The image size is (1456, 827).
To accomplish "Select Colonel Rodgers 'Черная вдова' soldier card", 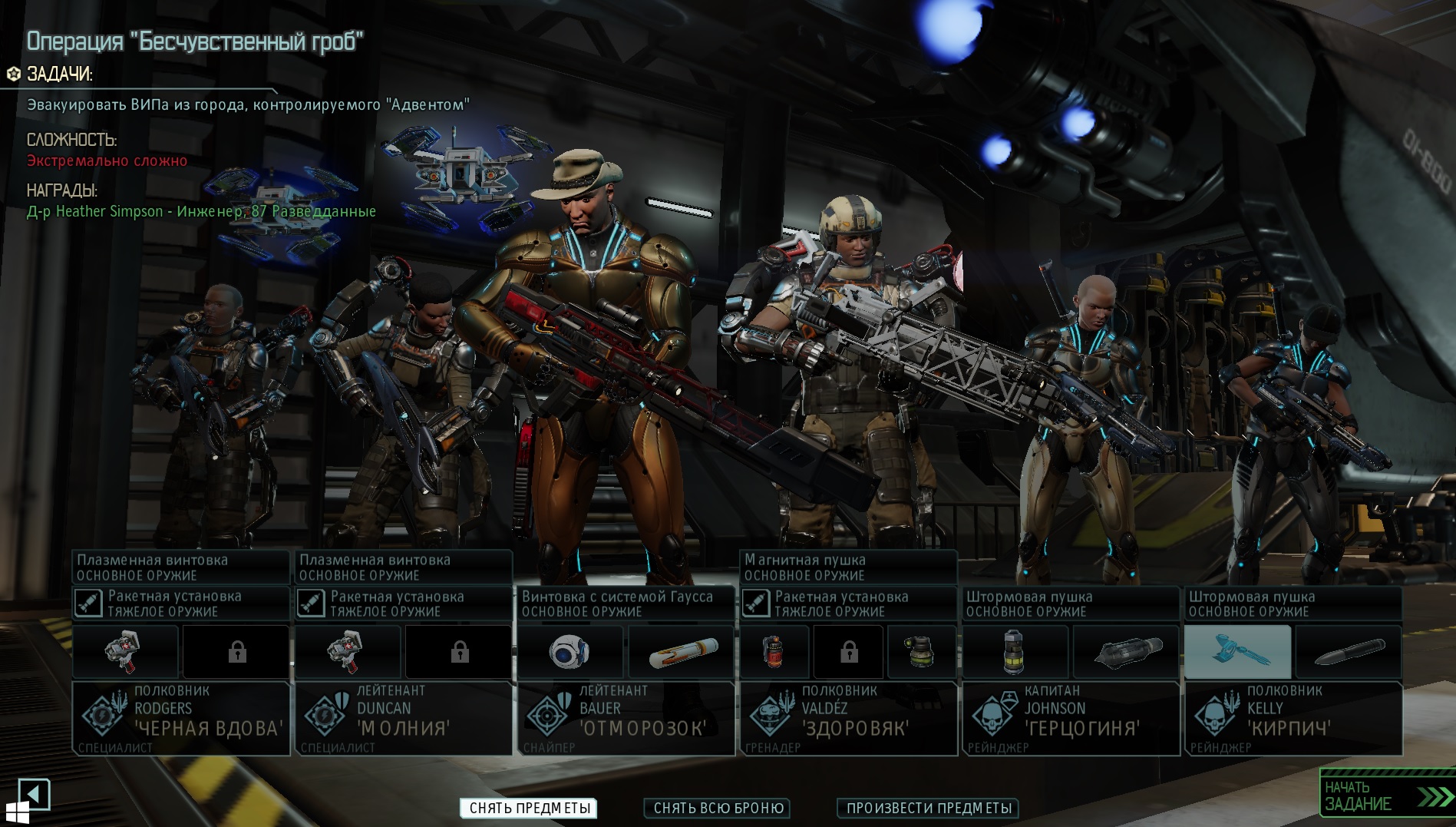I will [x=181, y=717].
